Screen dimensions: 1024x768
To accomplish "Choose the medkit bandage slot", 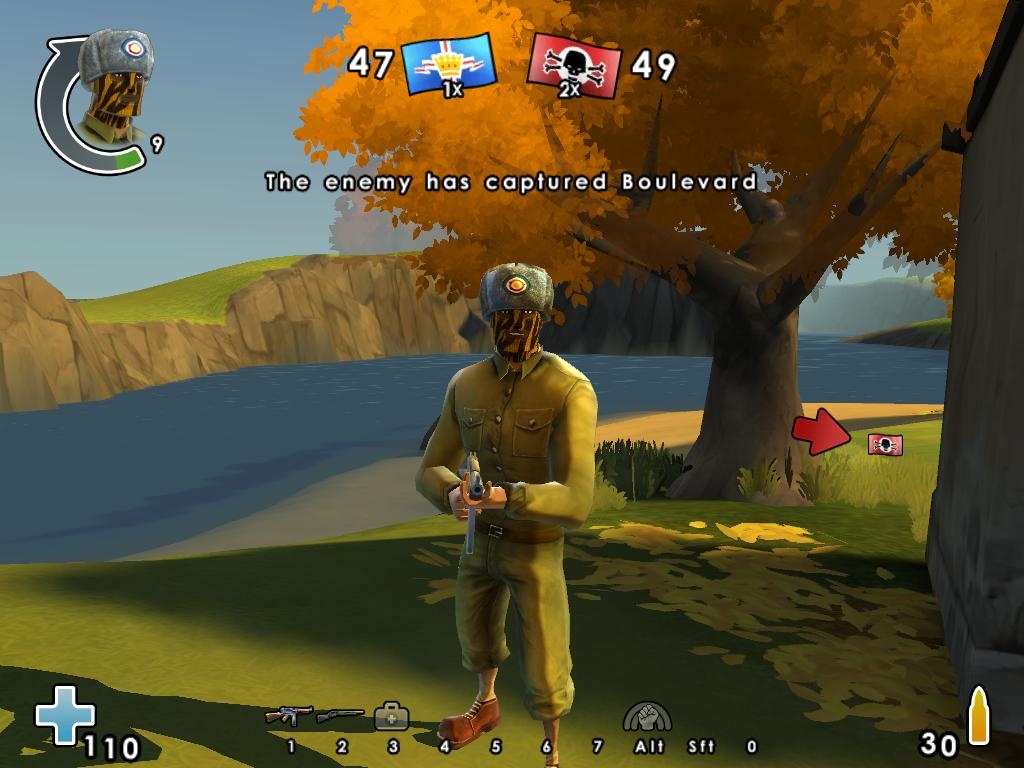I will 392,716.
